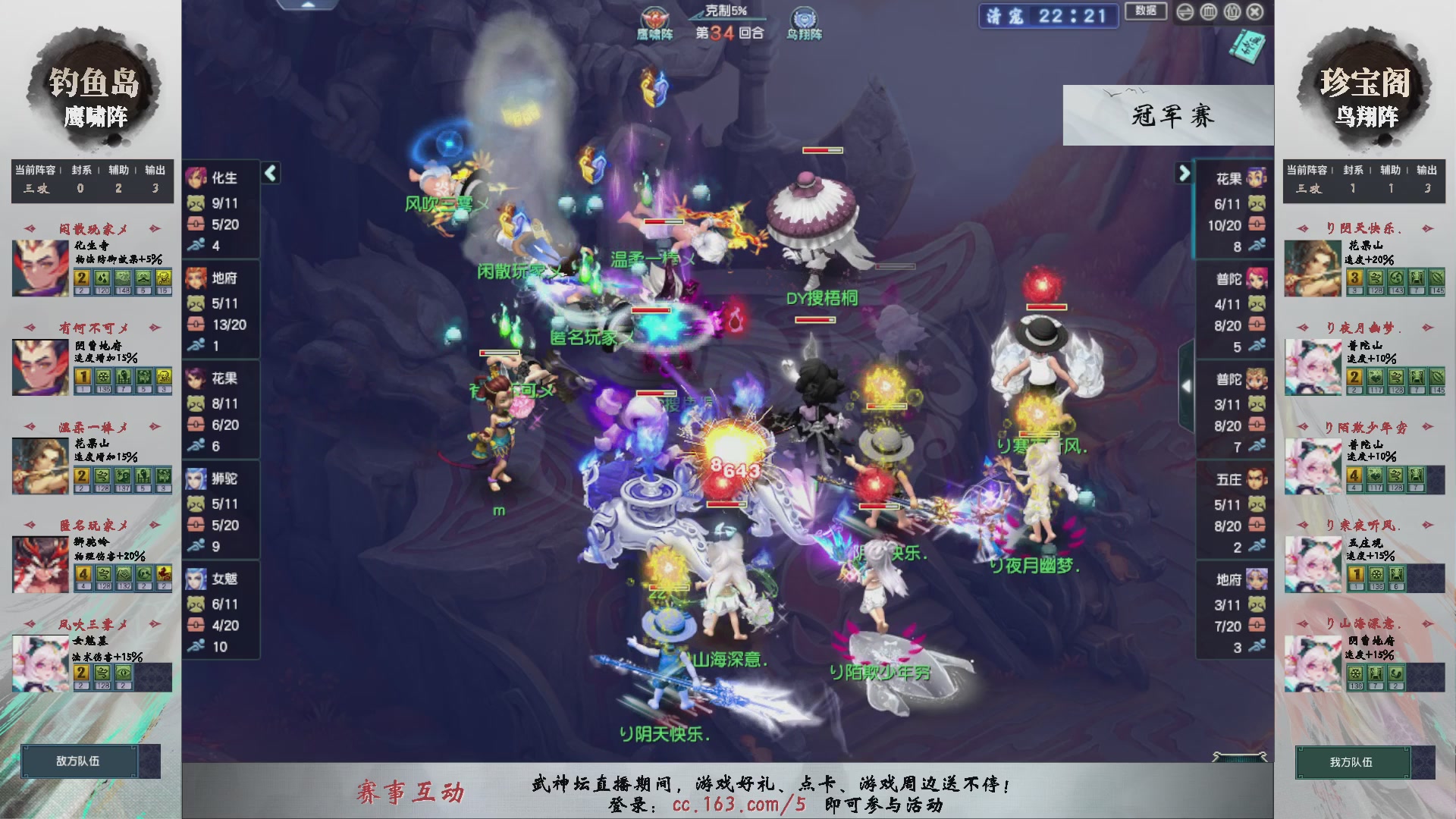Select the 鸟翔阵 faction emblem near round counter
The height and width of the screenshot is (819, 1456).
805,17
